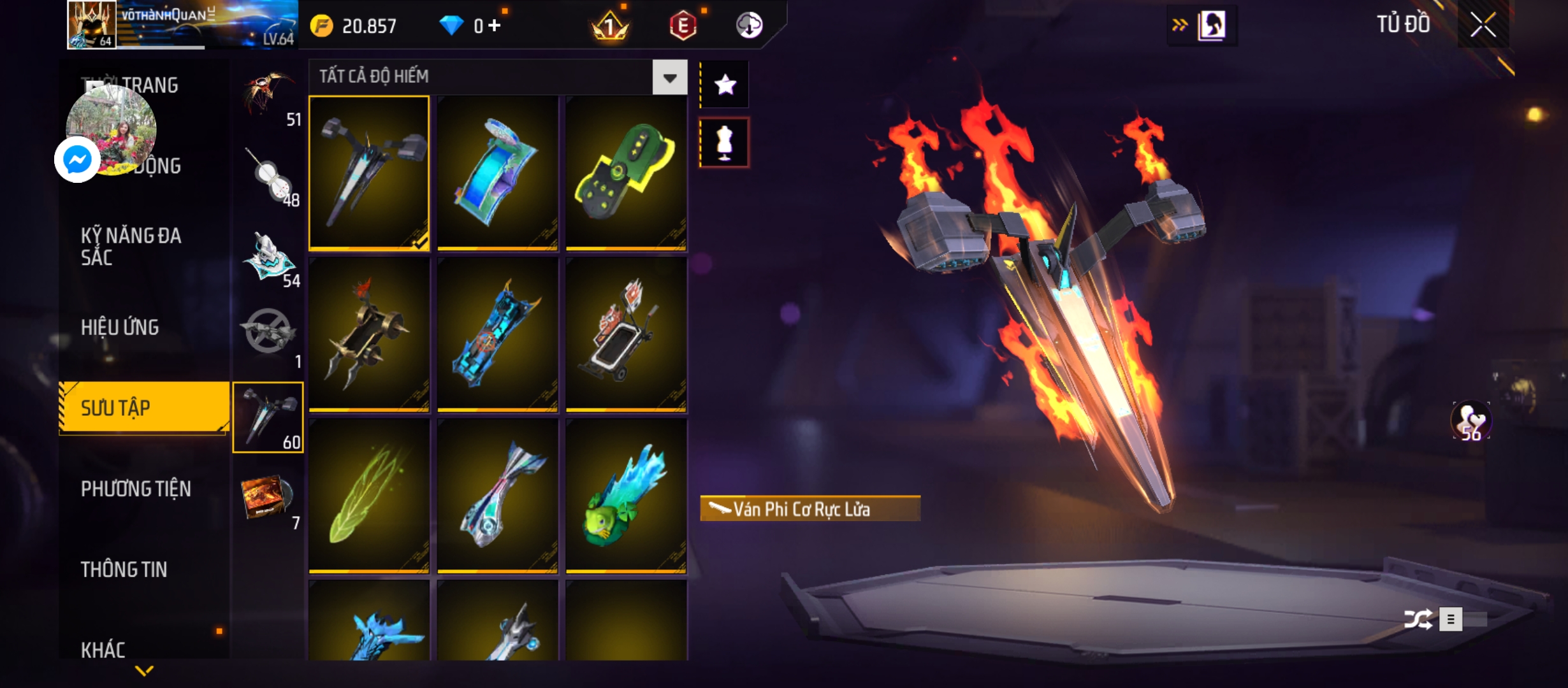Choose the shopping cart skyboard tile
Screen dimensions: 1568x688
pyautogui.click(x=626, y=334)
